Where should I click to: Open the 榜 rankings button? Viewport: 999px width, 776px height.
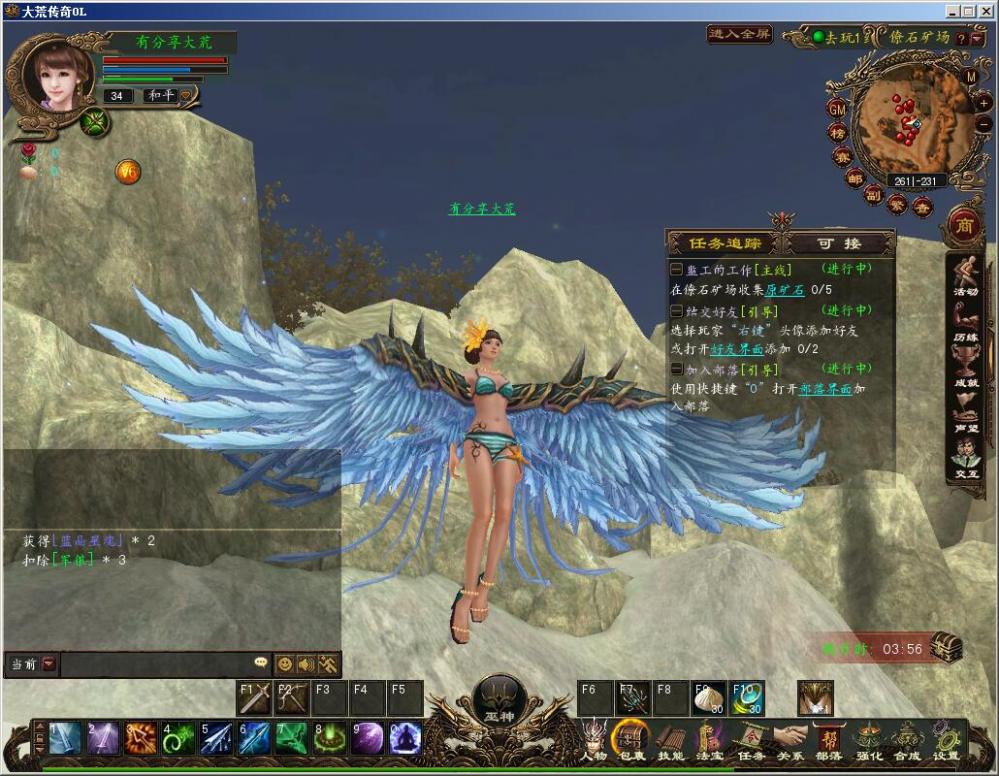coord(837,132)
